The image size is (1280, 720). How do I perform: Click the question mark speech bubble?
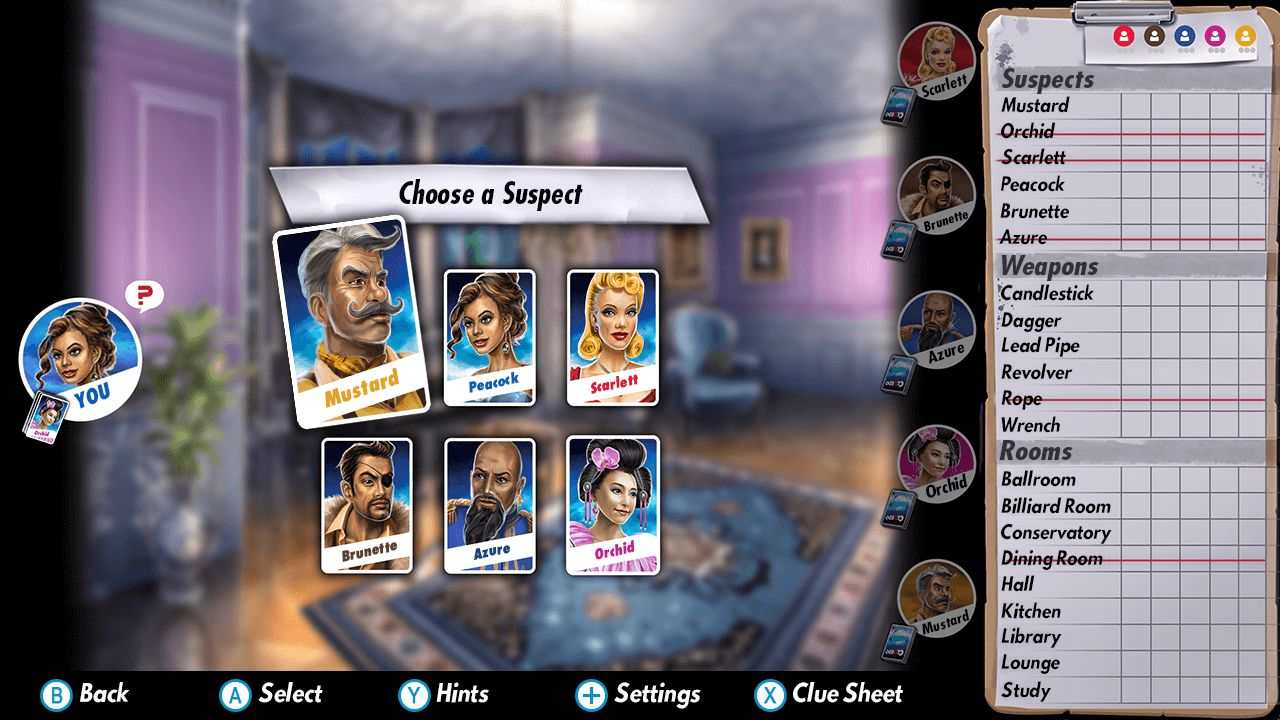[143, 293]
